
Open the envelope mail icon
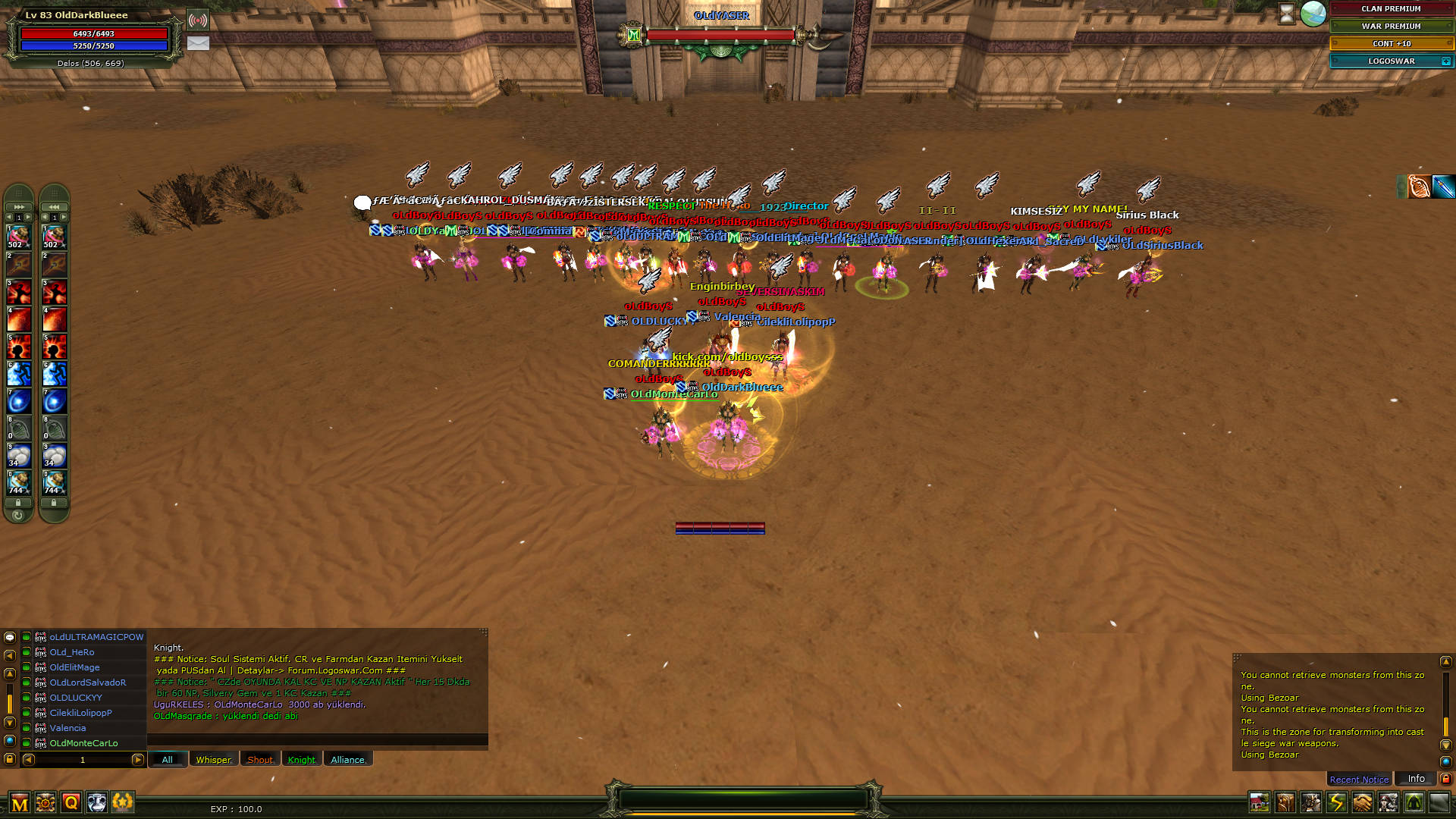[x=198, y=43]
